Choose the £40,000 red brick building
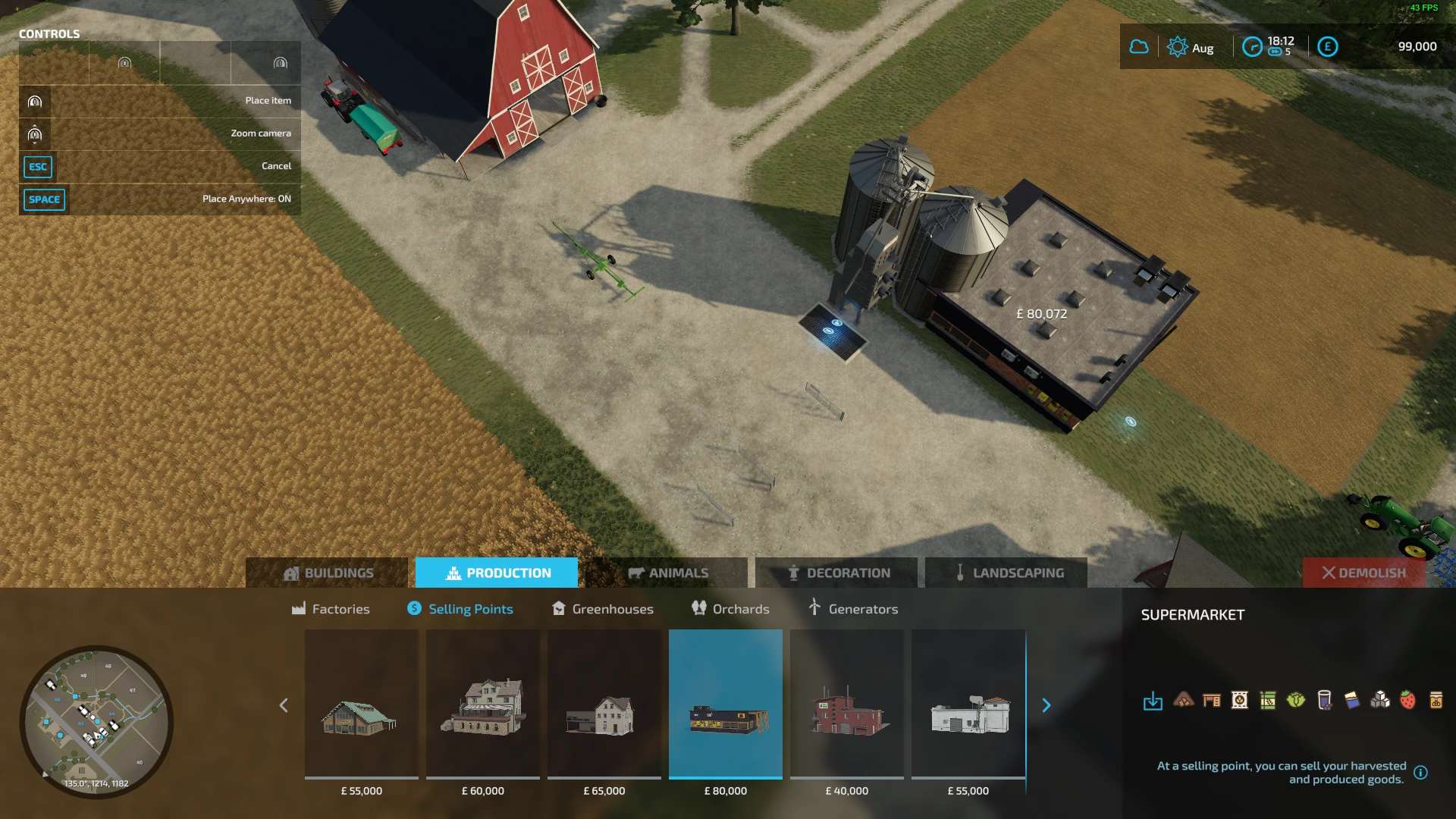 (x=847, y=704)
